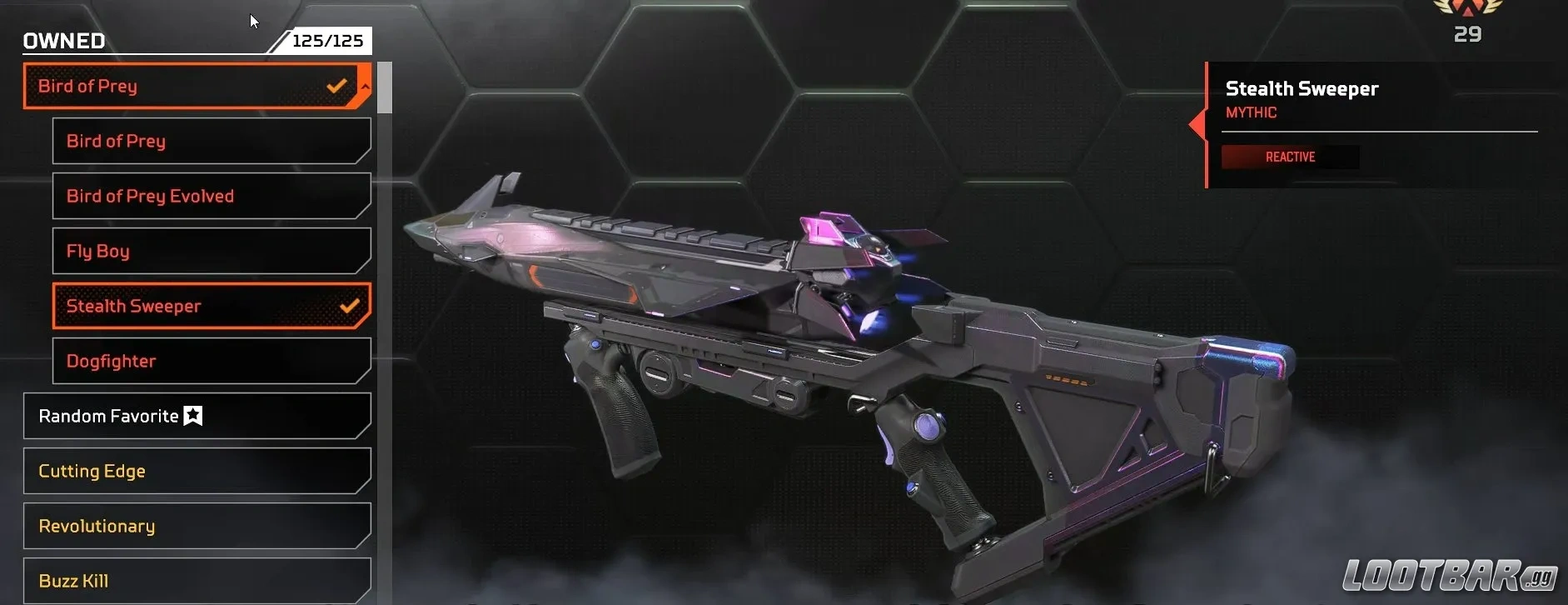Image resolution: width=1568 pixels, height=605 pixels.
Task: Open the OWNED tab
Action: [63, 40]
